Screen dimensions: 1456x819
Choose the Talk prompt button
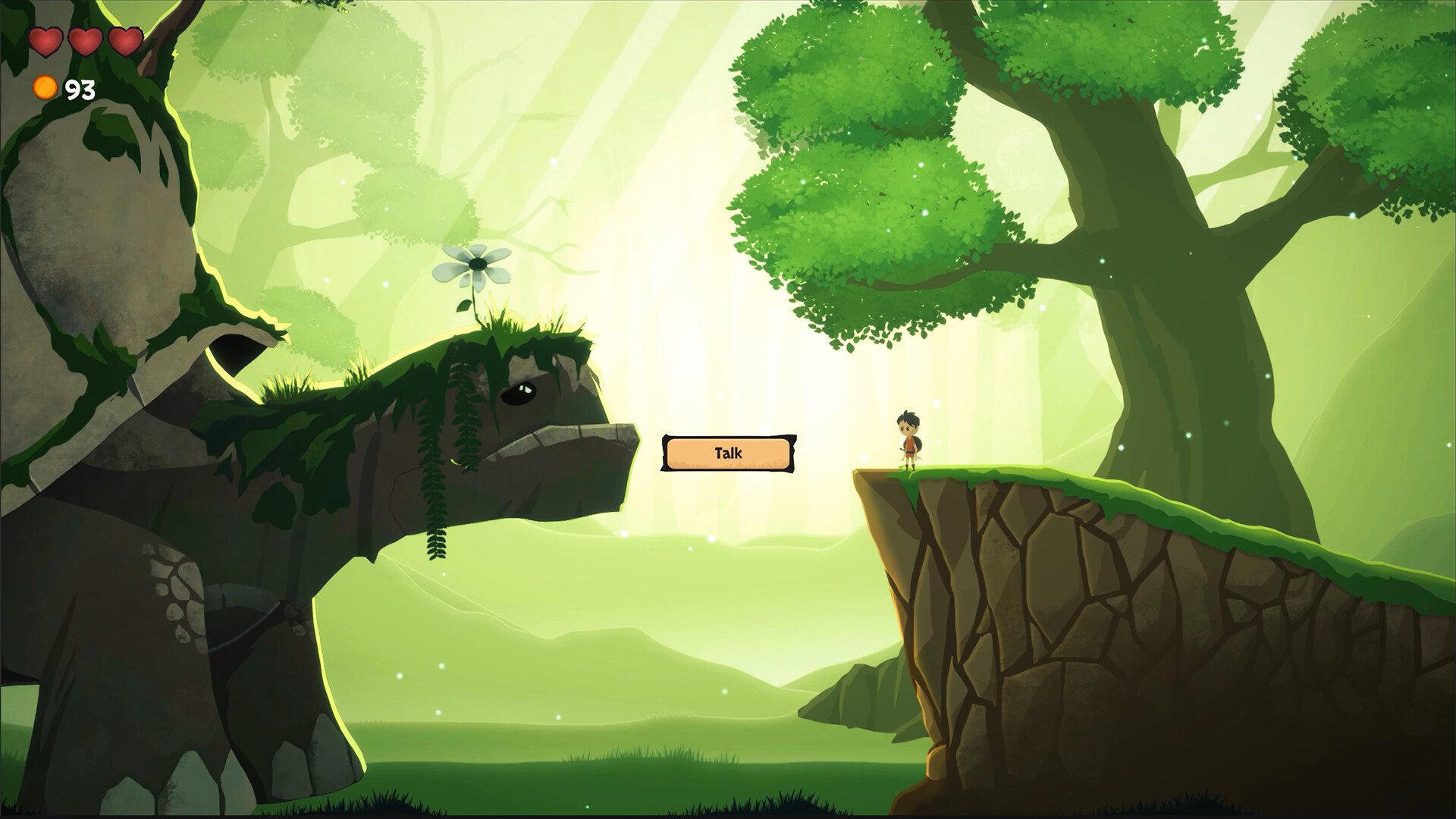pyautogui.click(x=728, y=453)
